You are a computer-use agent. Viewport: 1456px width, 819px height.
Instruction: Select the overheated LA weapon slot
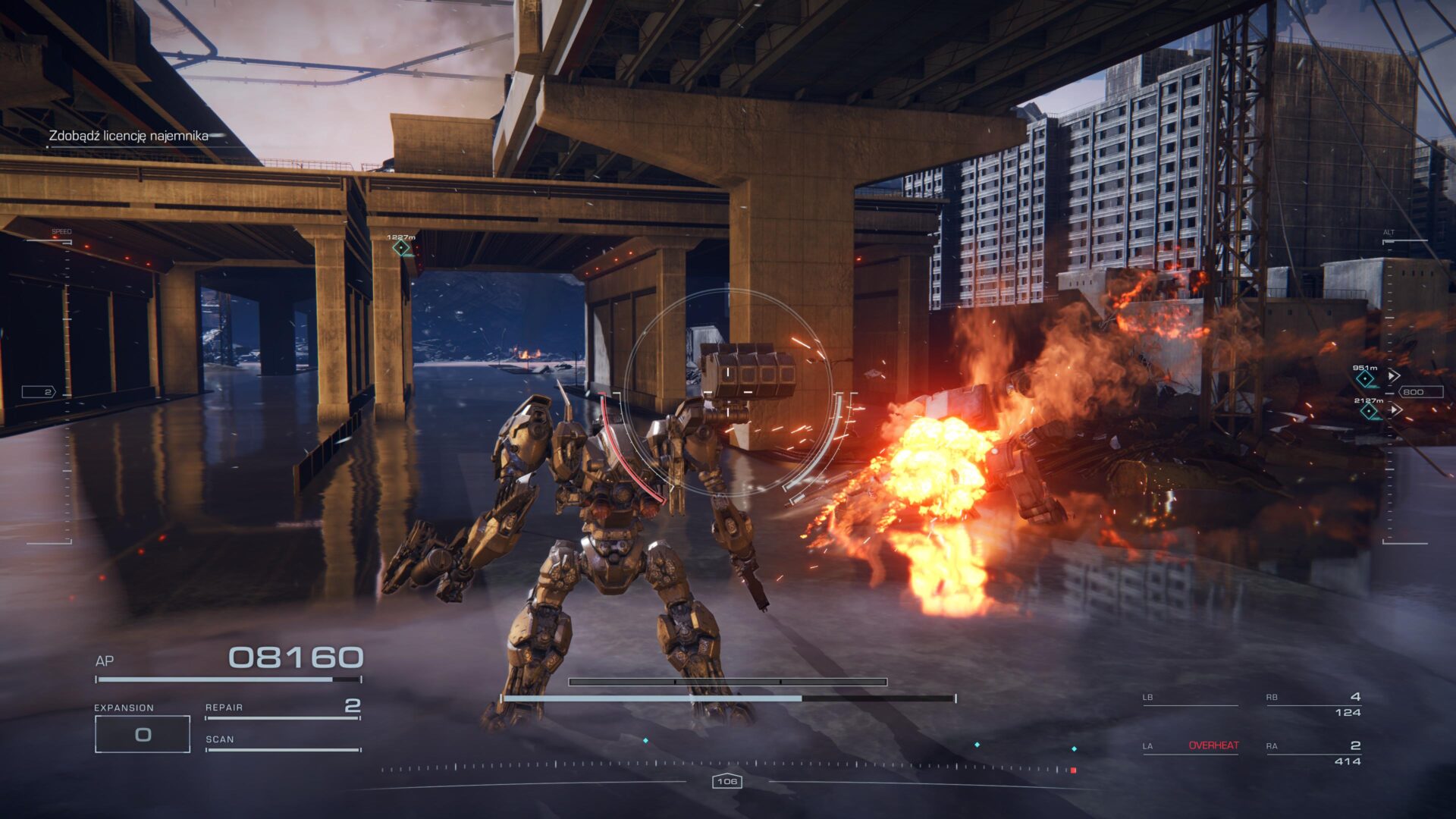pyautogui.click(x=1191, y=746)
